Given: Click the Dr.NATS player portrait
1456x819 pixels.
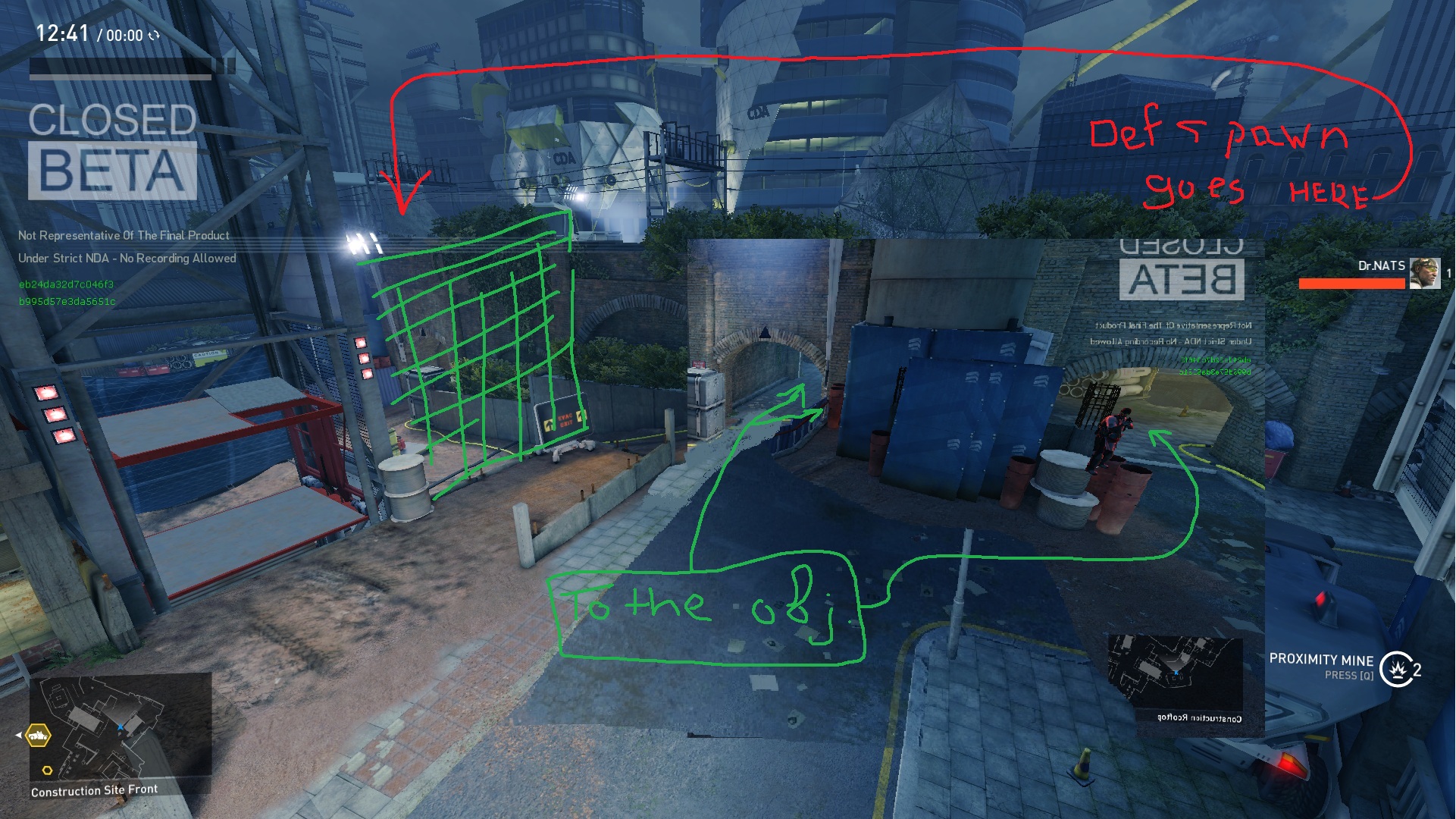Looking at the screenshot, I should click(x=1424, y=273).
